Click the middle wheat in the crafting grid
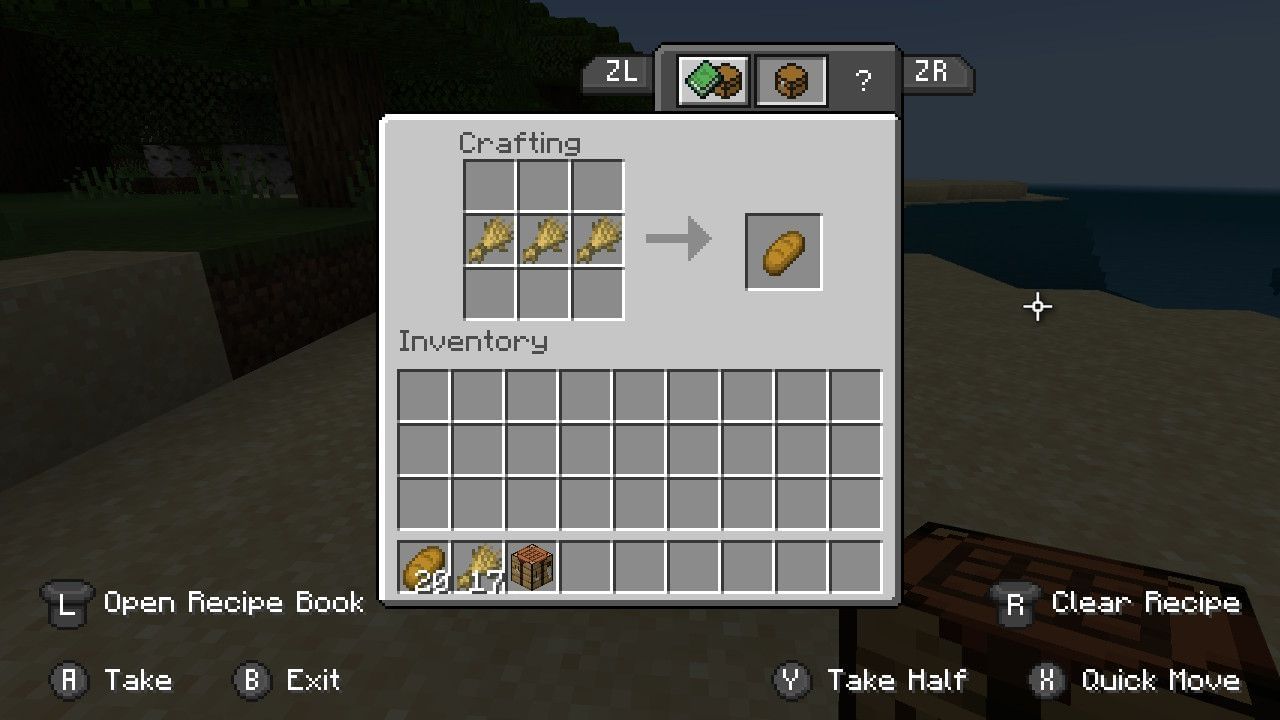This screenshot has height=720, width=1280. click(544, 240)
